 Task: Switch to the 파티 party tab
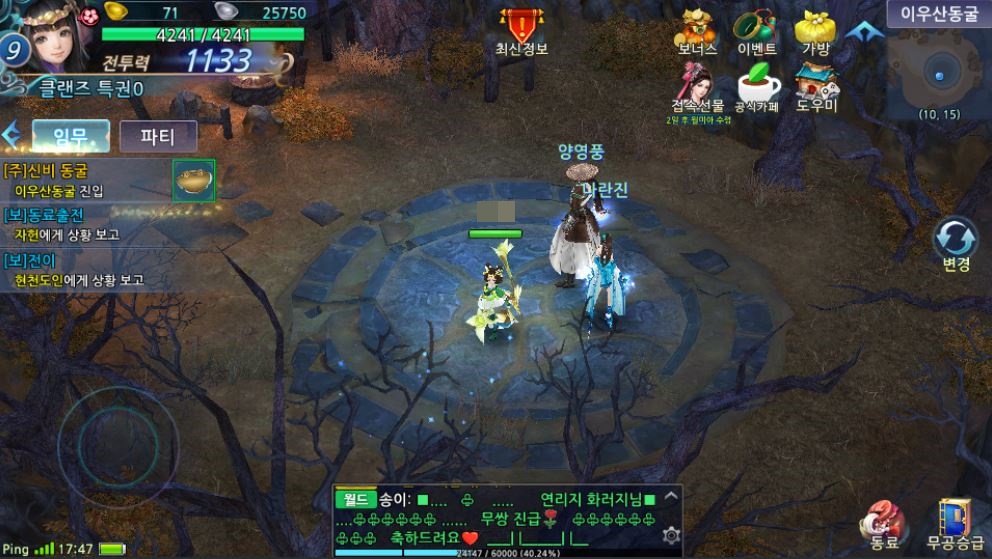(x=158, y=135)
